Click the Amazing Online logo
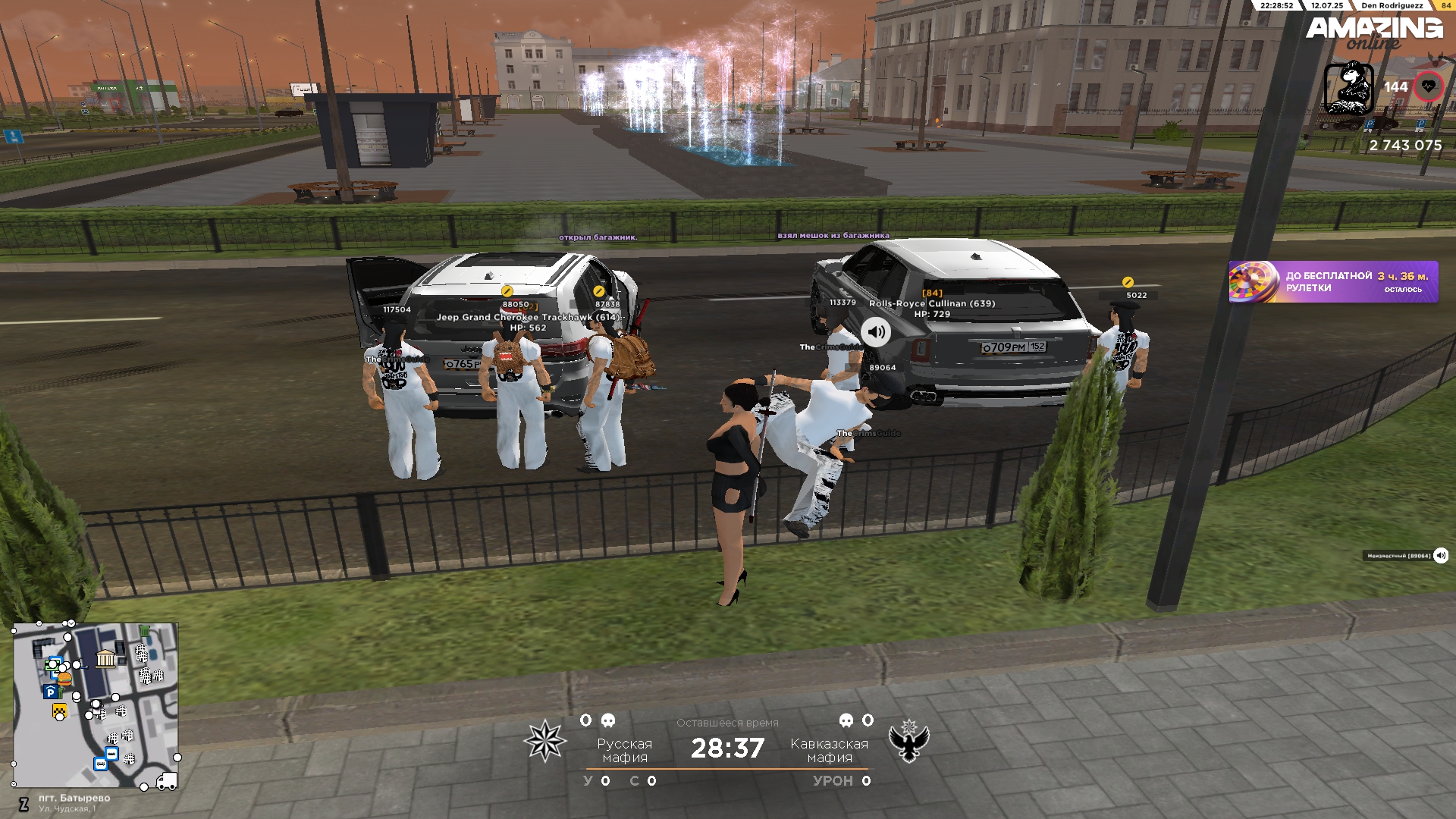 coord(1373,32)
